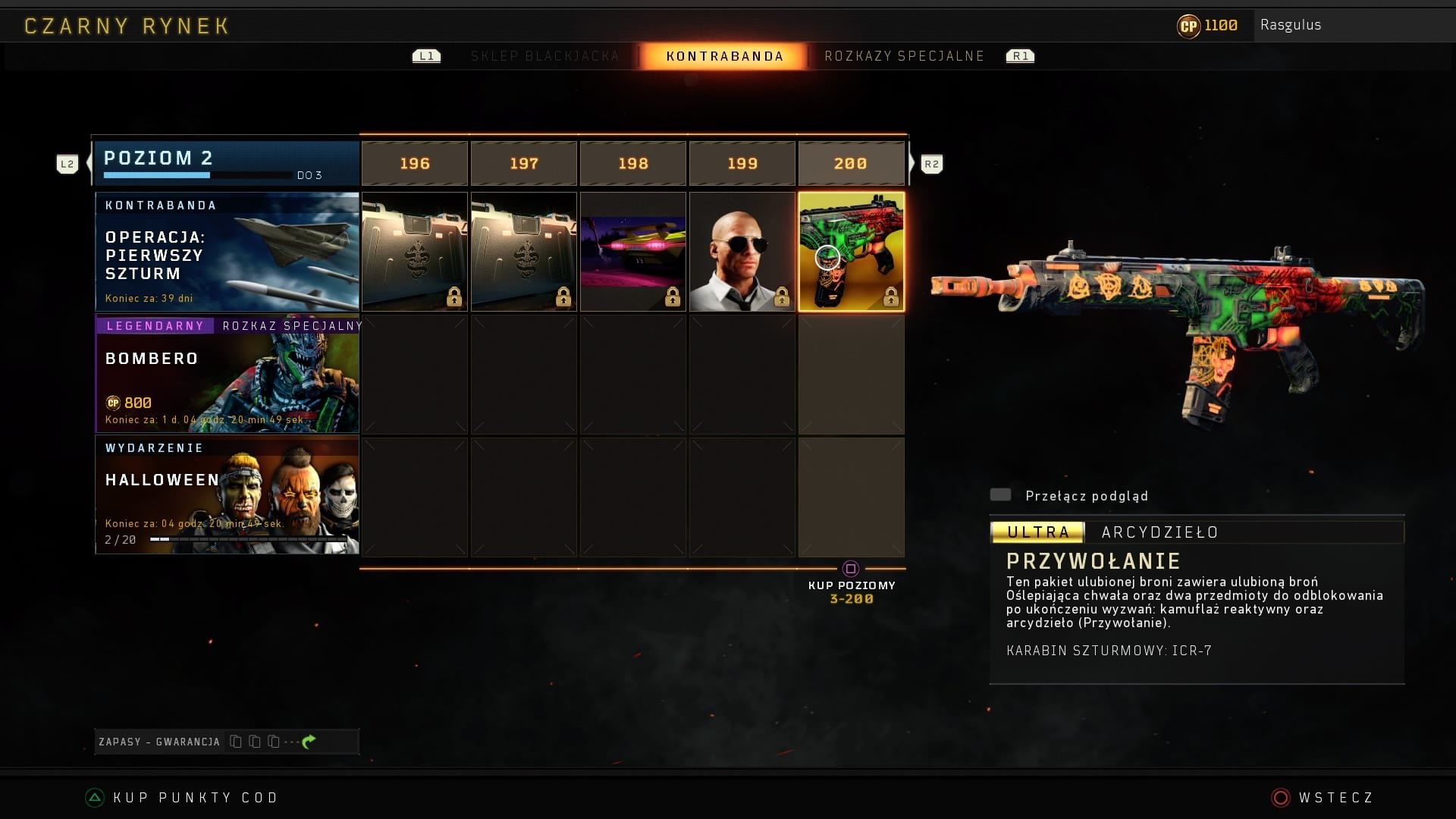Select tier 200 header
The height and width of the screenshot is (819, 1456).
pos(851,164)
